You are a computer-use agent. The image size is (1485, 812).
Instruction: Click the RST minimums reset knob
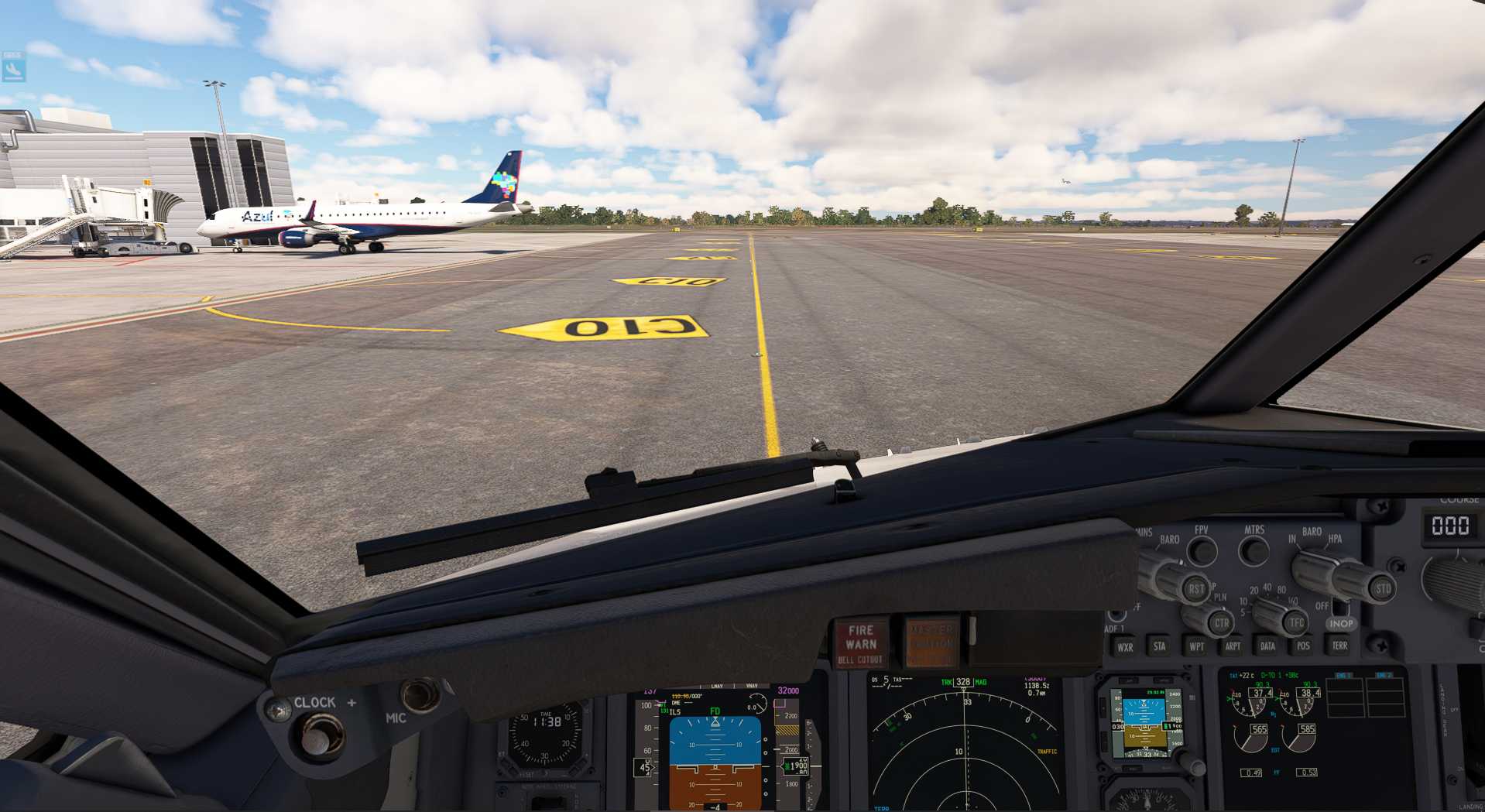[x=1195, y=589]
